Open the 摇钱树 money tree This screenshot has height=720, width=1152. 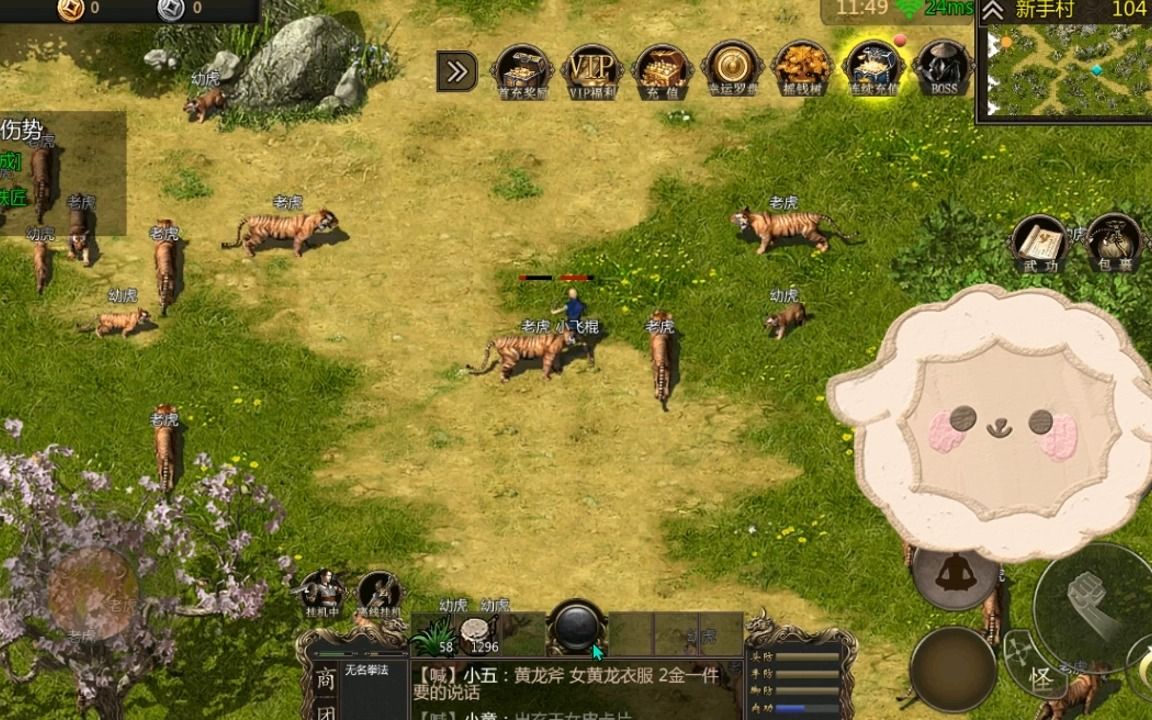pos(802,69)
